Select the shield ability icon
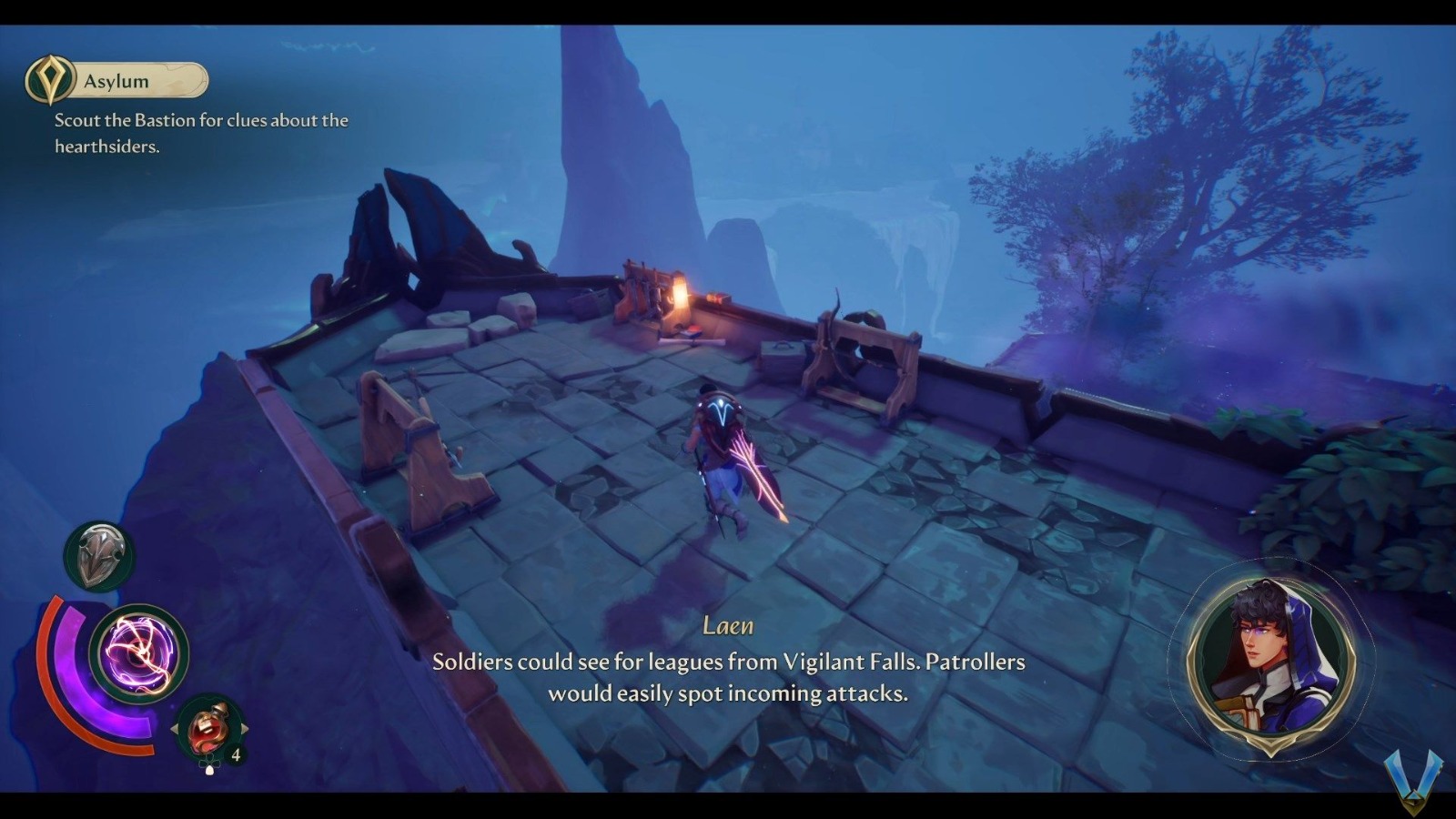The image size is (1456, 819). coord(102,553)
